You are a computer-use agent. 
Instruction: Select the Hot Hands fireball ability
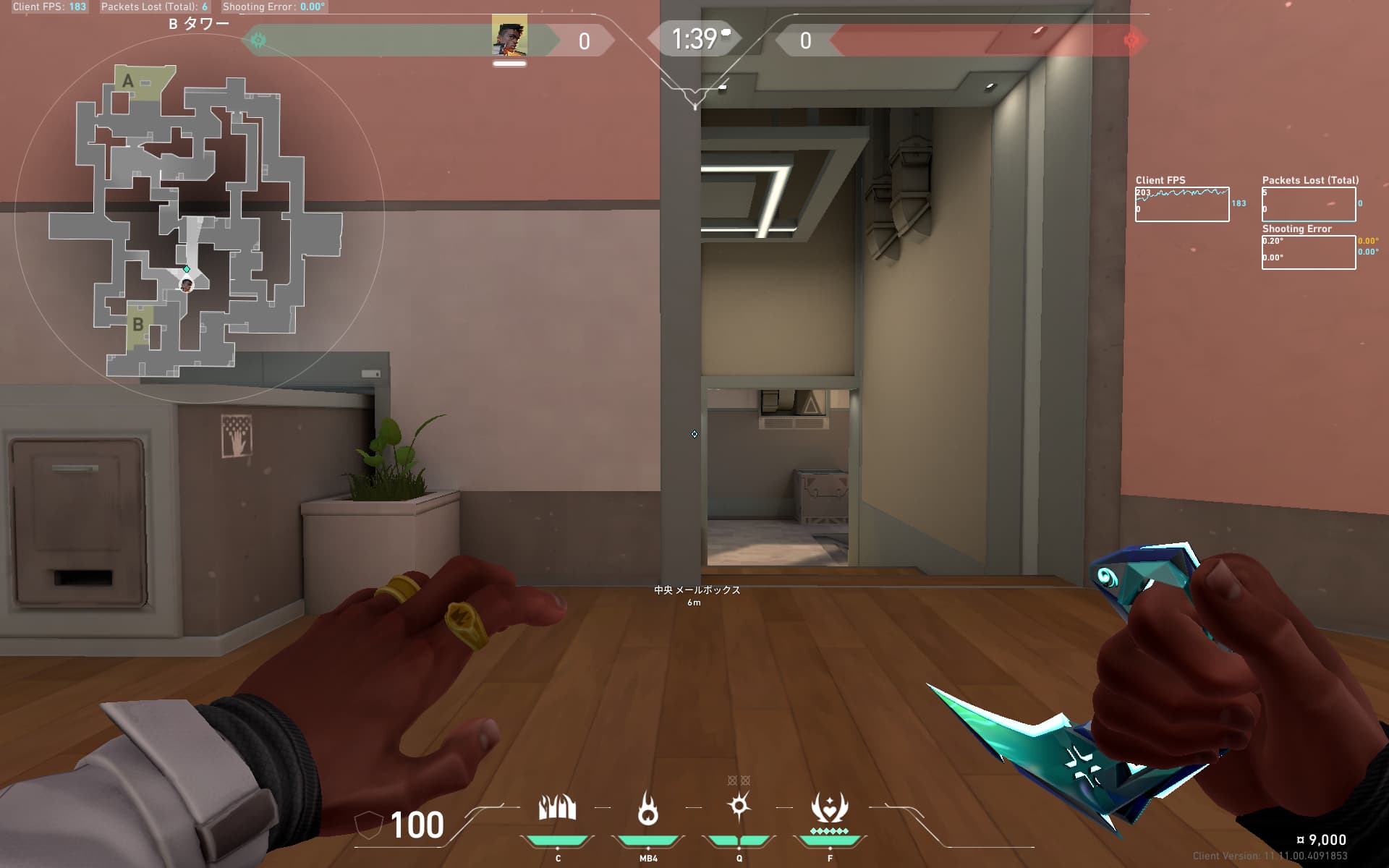coord(648,808)
